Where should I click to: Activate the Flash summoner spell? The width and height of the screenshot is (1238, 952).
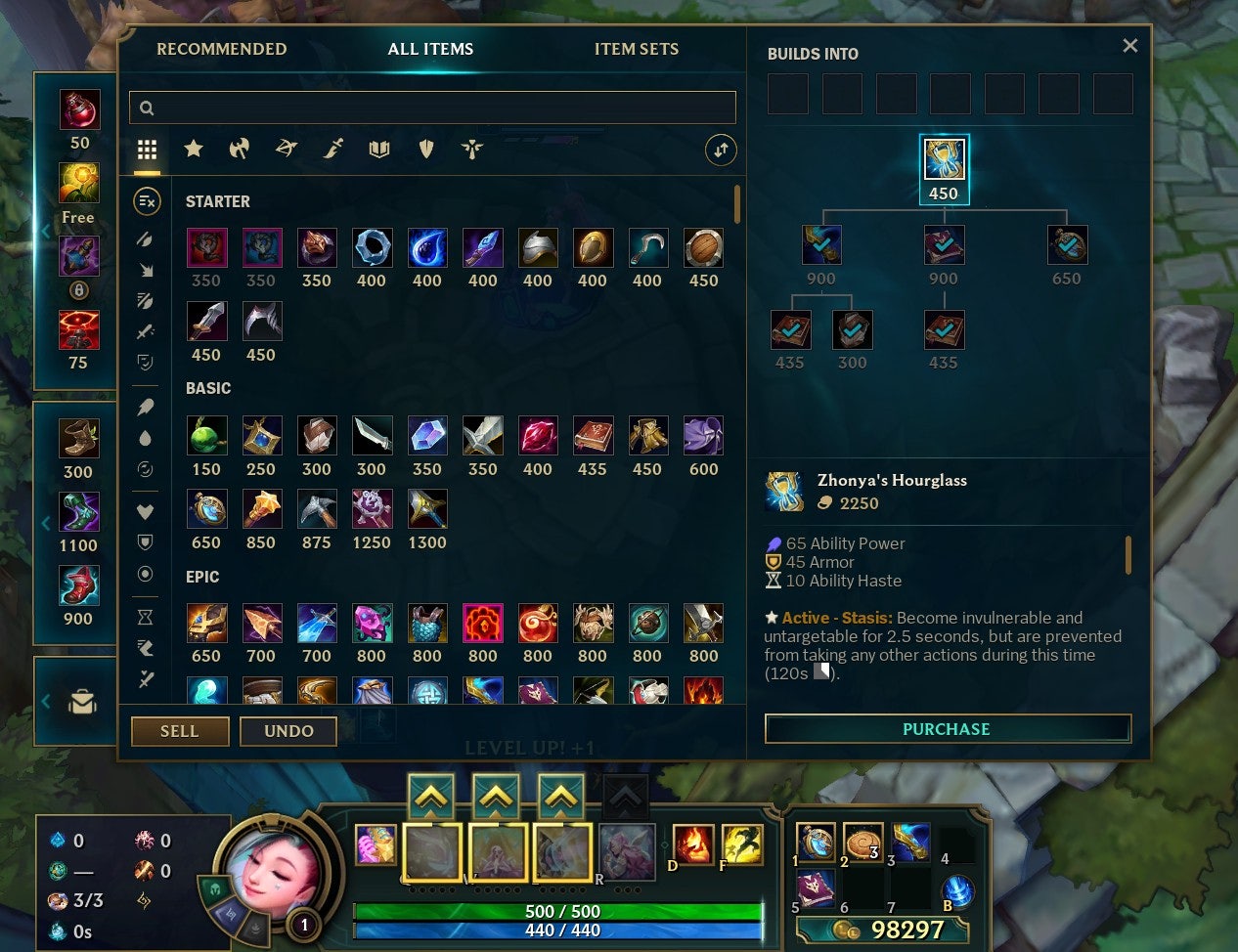[x=741, y=844]
